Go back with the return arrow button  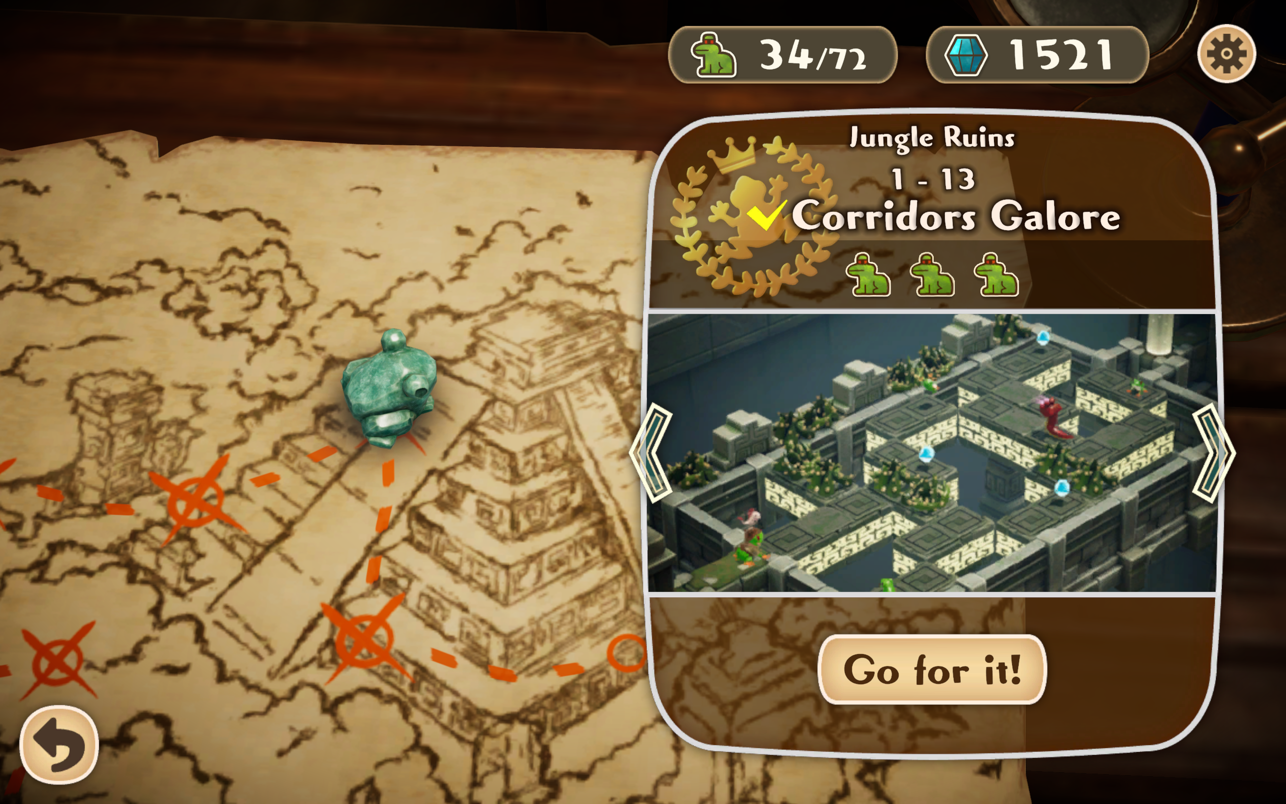coord(59,745)
